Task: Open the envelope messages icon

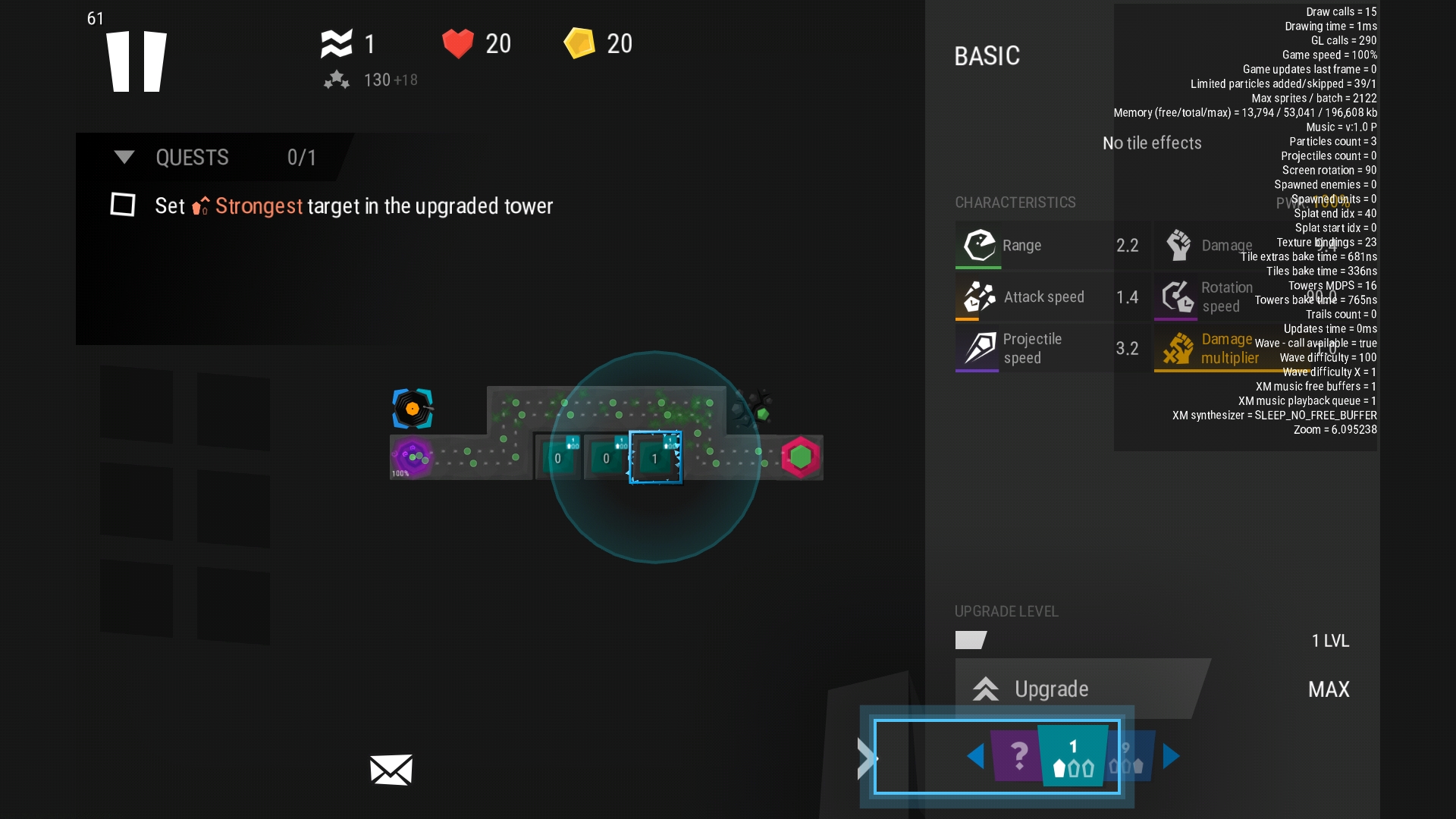Action: click(x=391, y=770)
